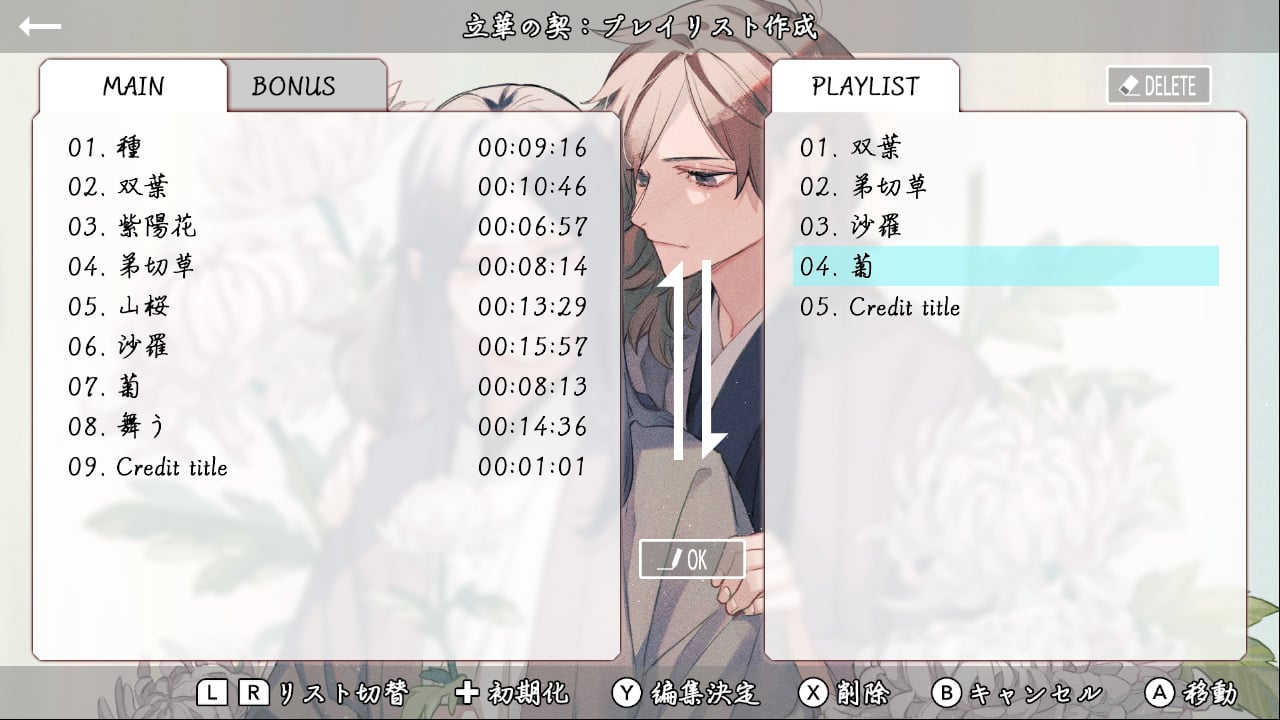Choose 09 Credit title in main list

click(x=326, y=467)
